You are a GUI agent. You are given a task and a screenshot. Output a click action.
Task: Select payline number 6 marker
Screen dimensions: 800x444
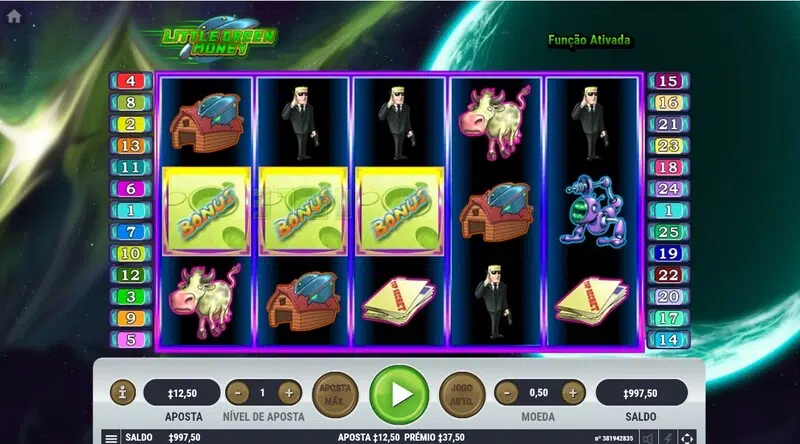[x=131, y=189]
